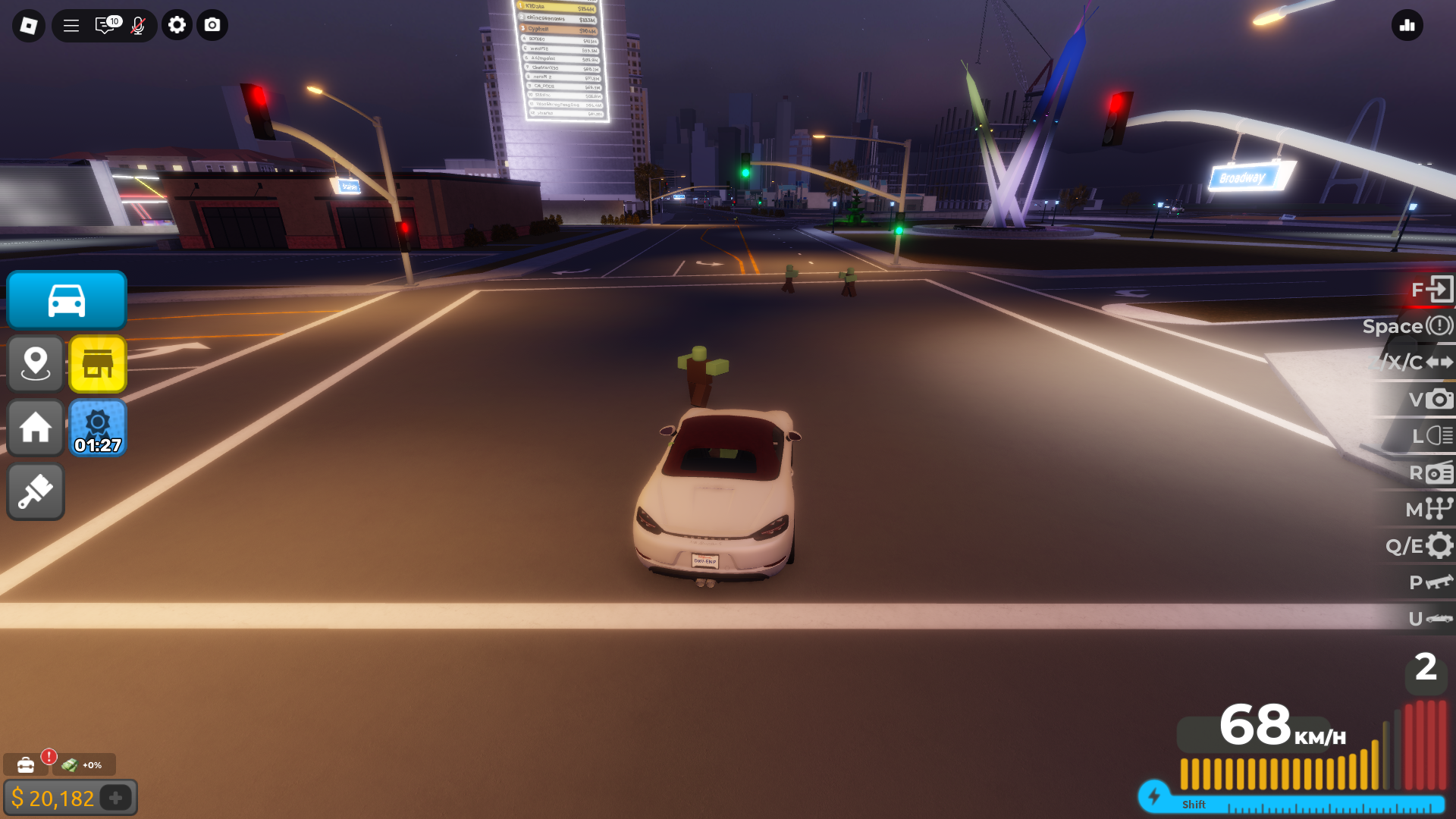The height and width of the screenshot is (819, 1456).
Task: Select the home icon in sidebar
Action: (x=35, y=428)
